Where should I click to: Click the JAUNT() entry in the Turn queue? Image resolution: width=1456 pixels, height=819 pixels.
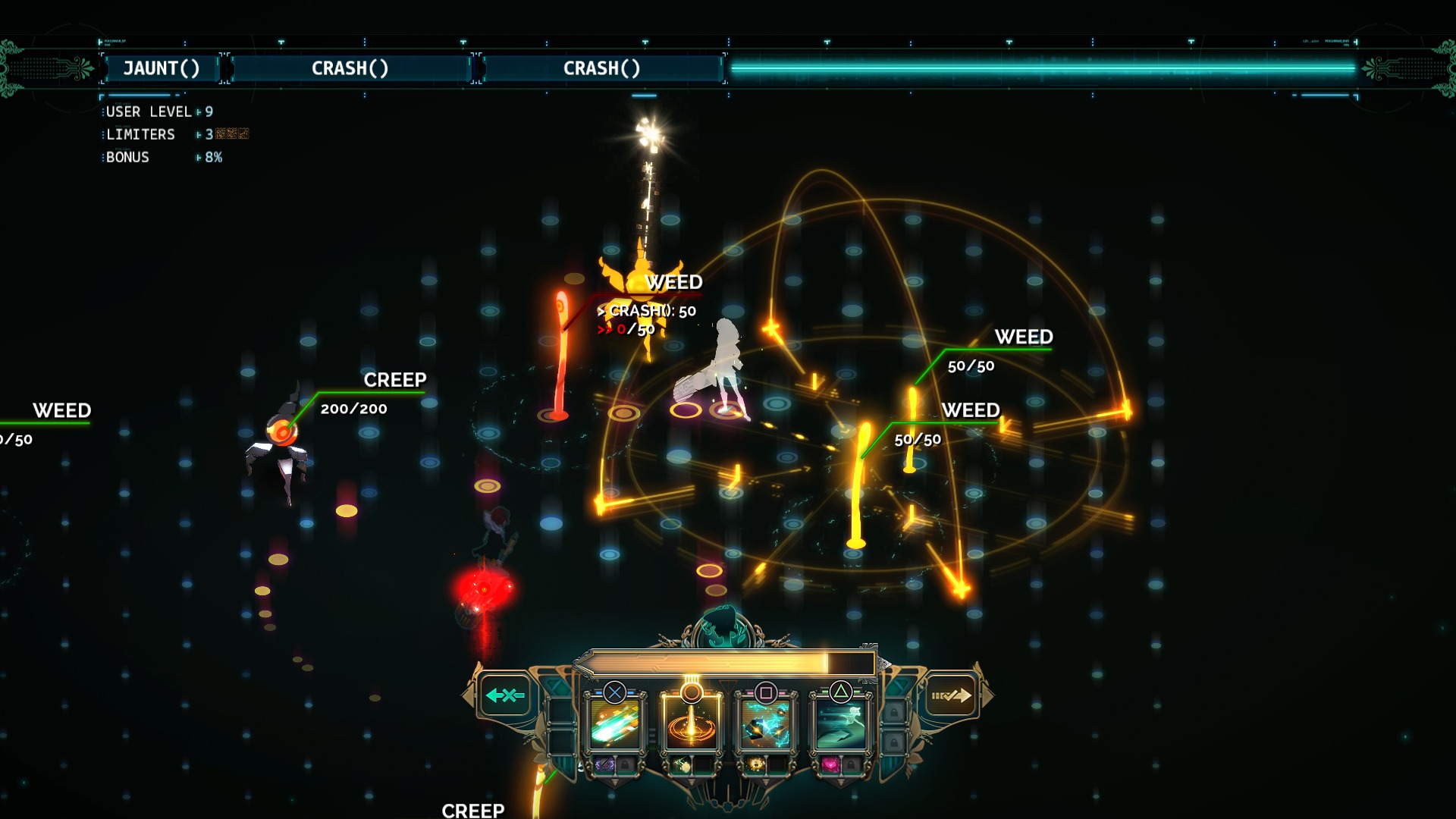162,68
